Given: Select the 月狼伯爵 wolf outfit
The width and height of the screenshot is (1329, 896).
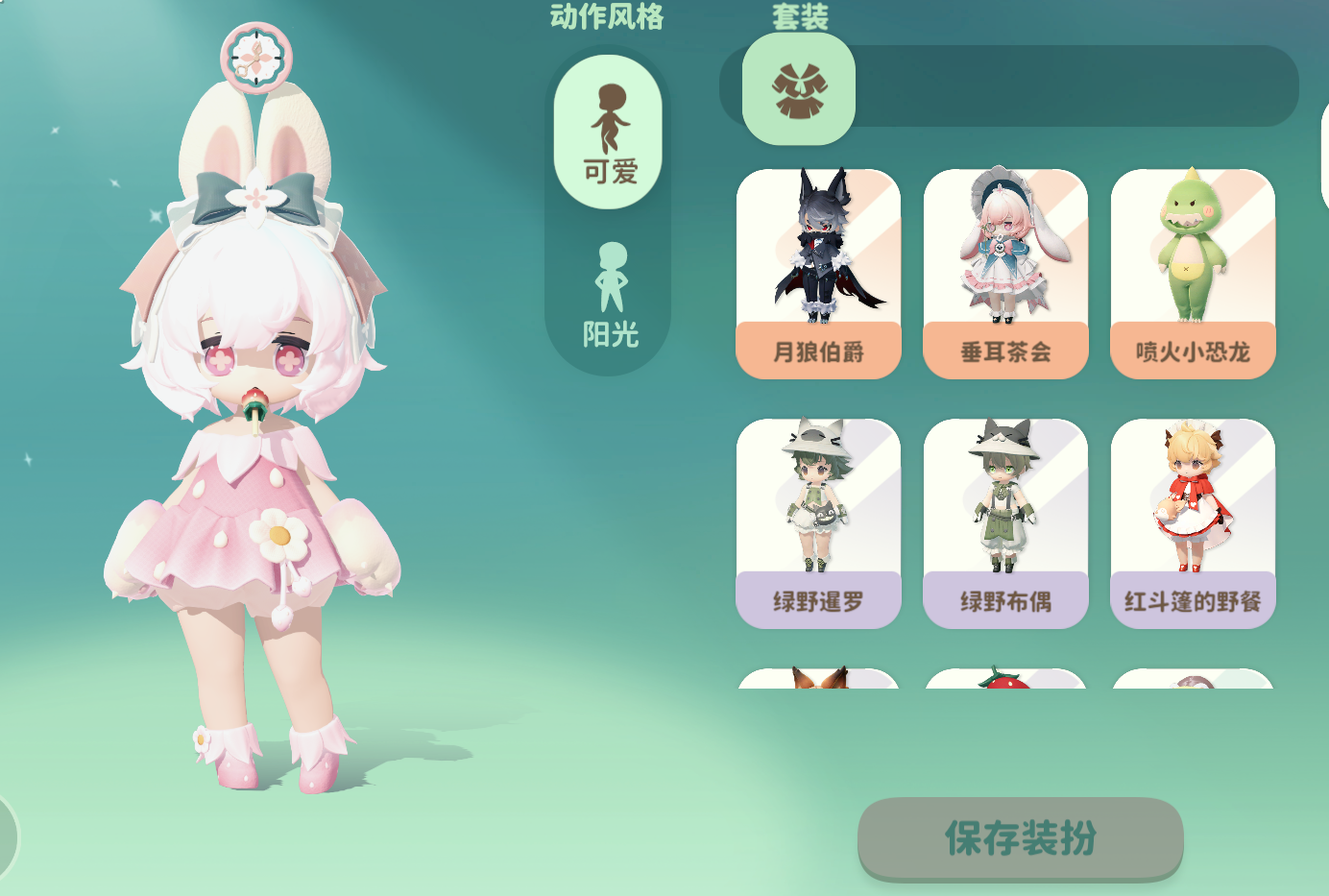Looking at the screenshot, I should point(817,269).
